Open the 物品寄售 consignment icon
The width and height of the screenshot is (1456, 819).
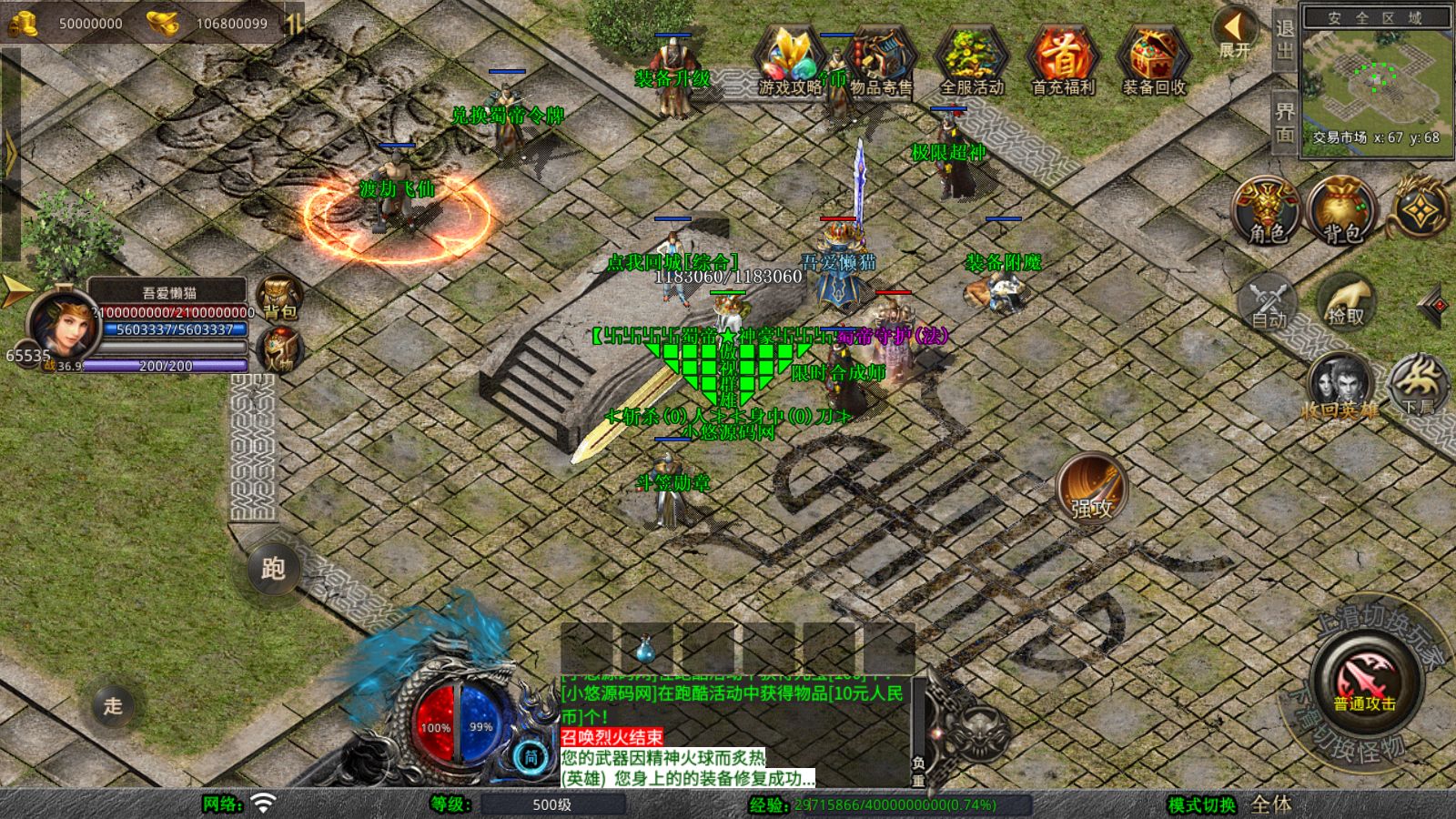coord(881,60)
